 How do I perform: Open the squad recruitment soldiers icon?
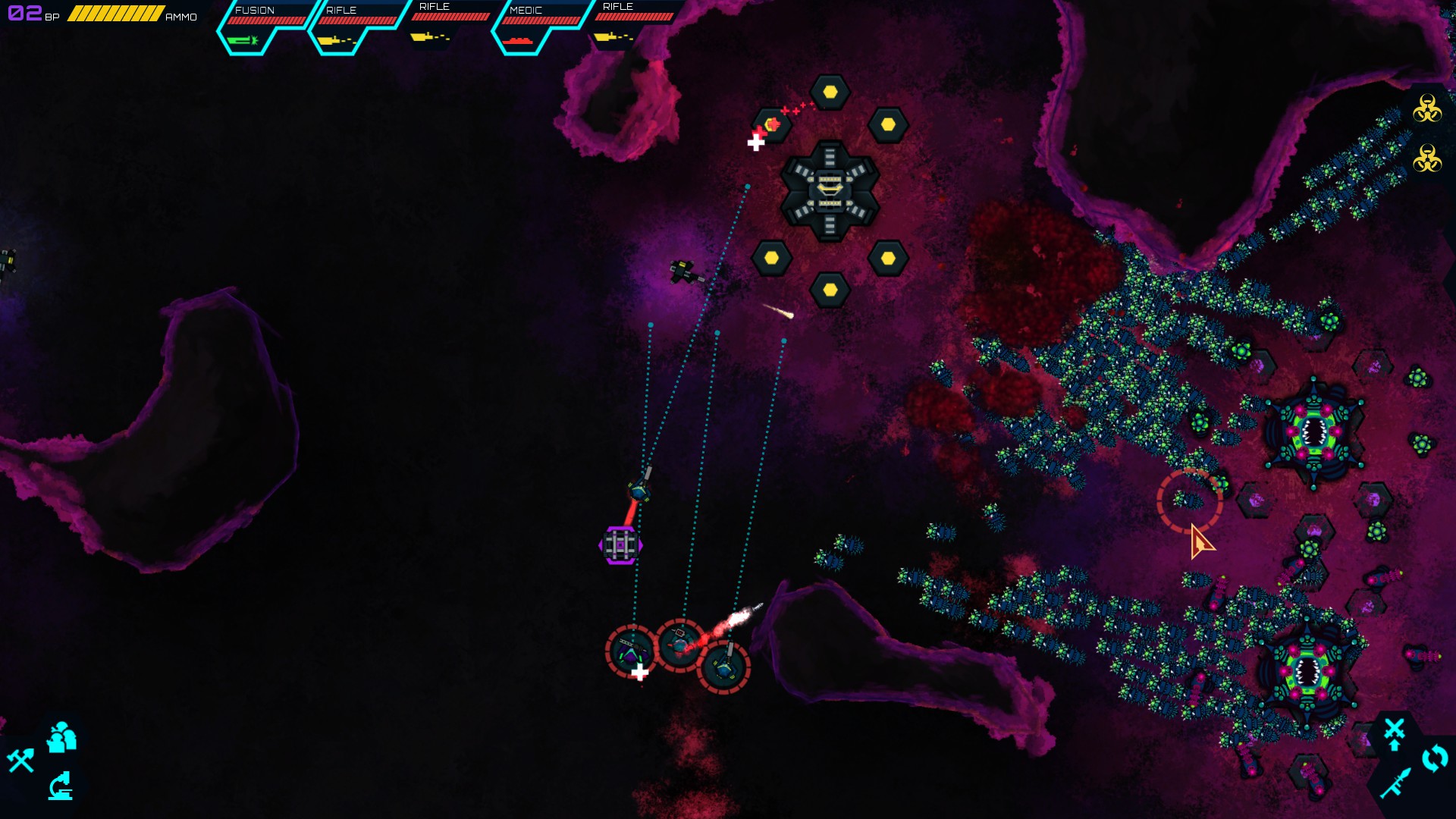click(61, 738)
